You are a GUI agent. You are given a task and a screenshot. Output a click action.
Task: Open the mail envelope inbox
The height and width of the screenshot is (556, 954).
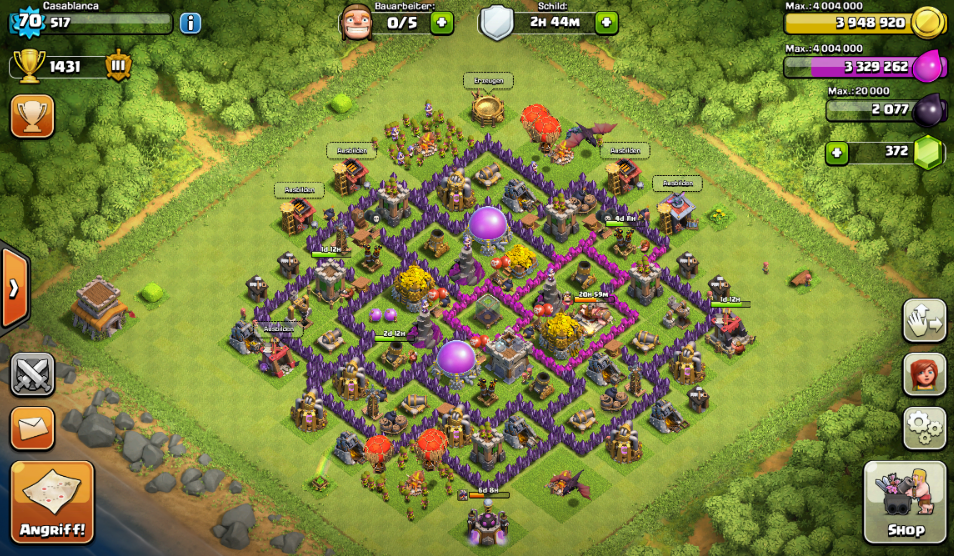(32, 428)
